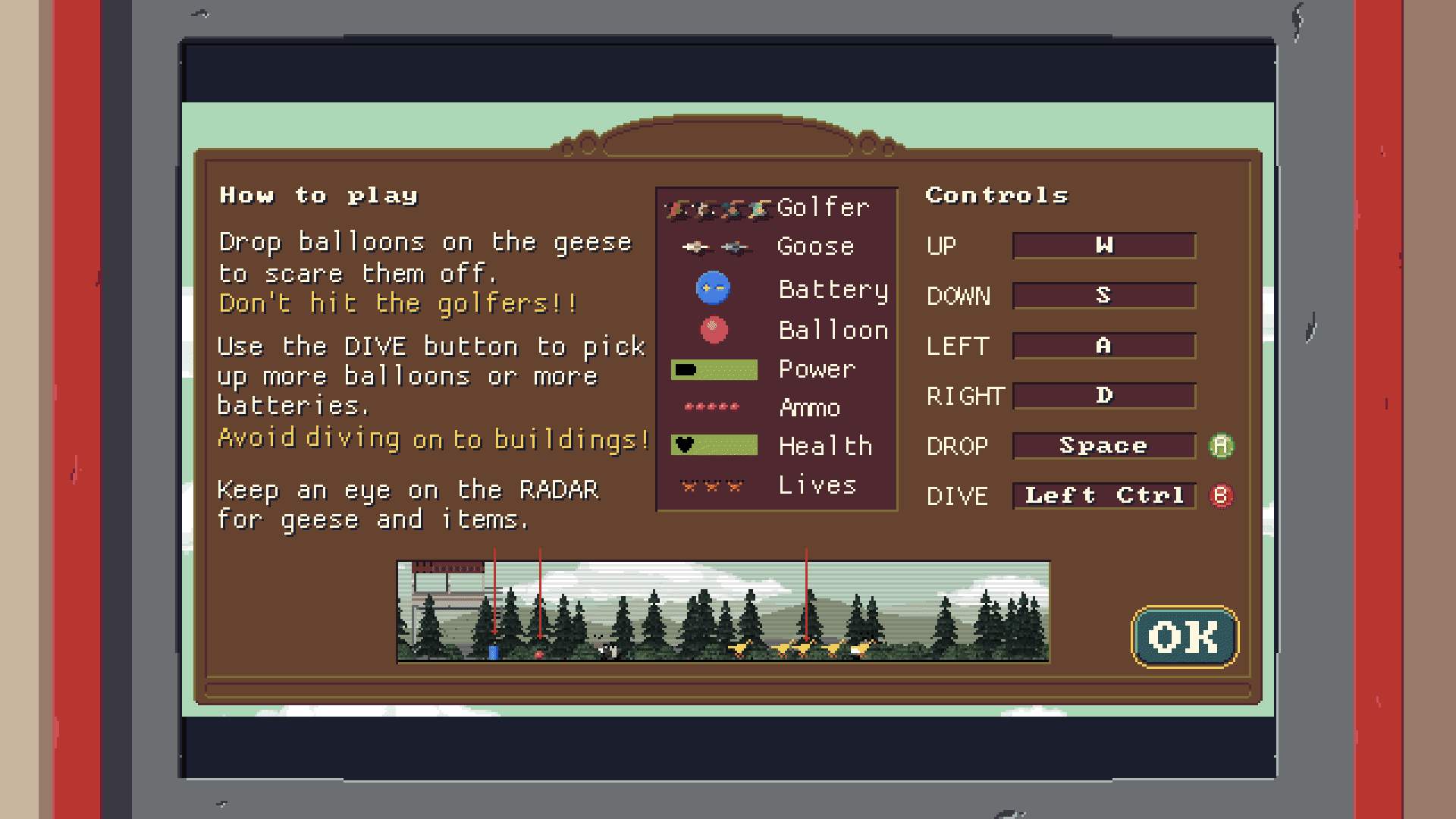This screenshot has width=1456, height=819.
Task: Click the DIVE binding field showing Left Ctrl
Action: click(x=1104, y=496)
